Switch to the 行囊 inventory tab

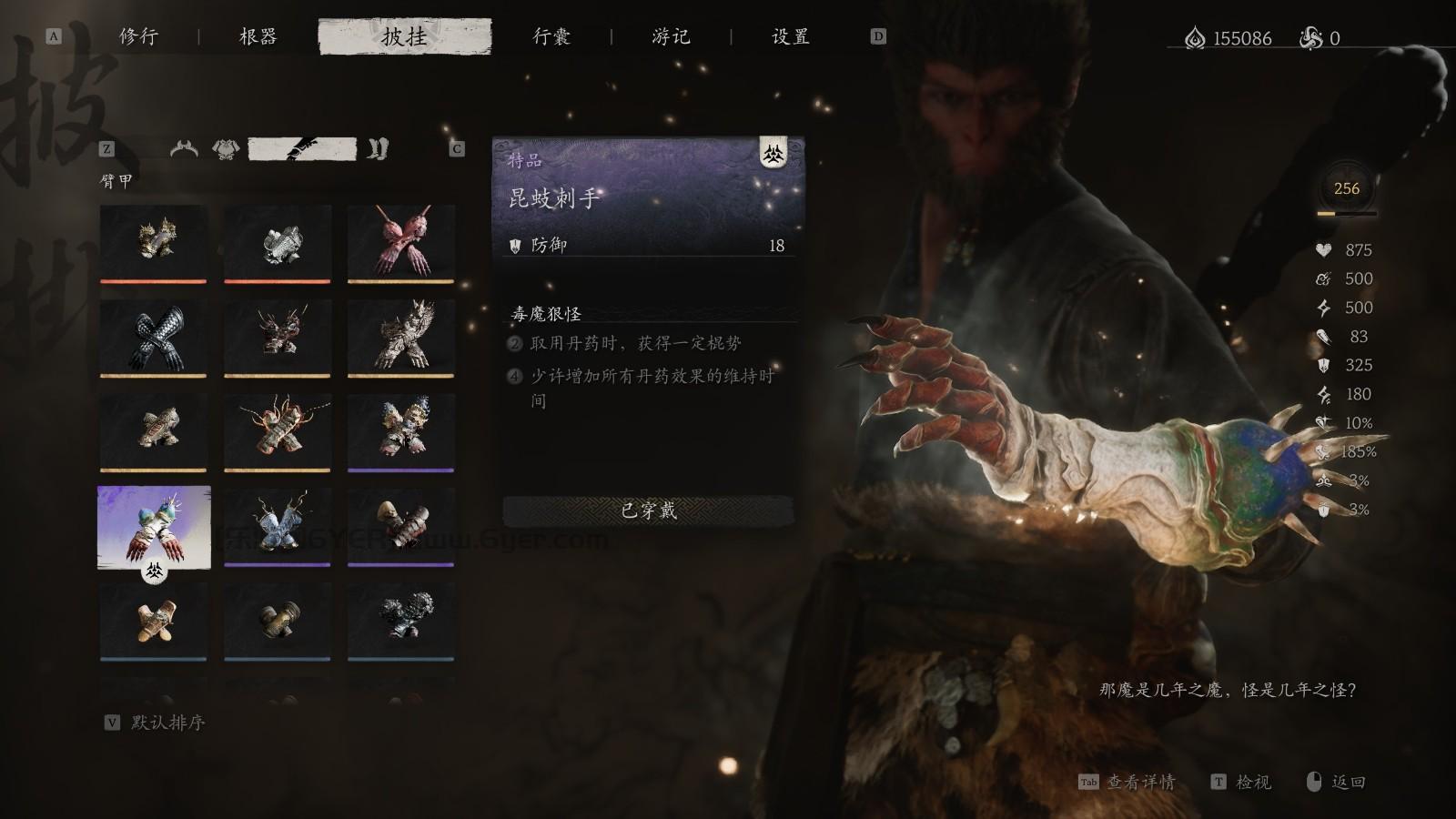551,37
